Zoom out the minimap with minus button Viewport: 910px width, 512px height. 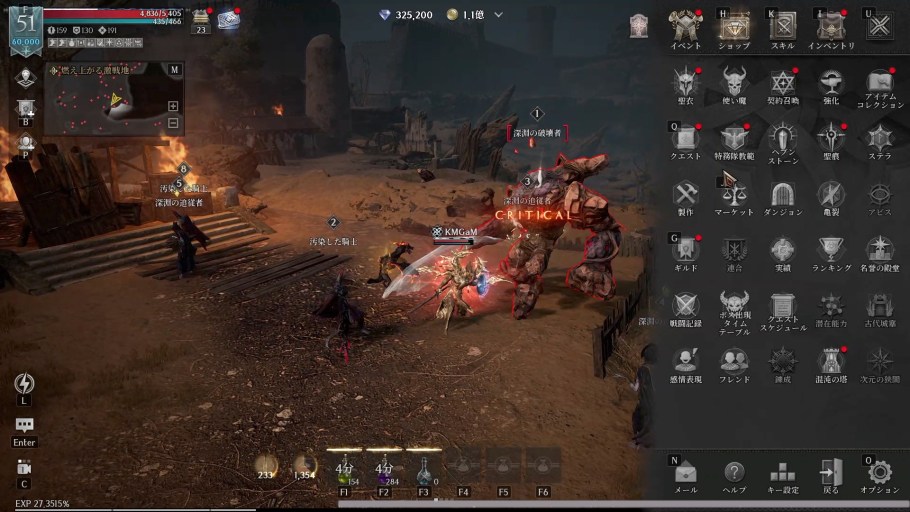tap(173, 123)
